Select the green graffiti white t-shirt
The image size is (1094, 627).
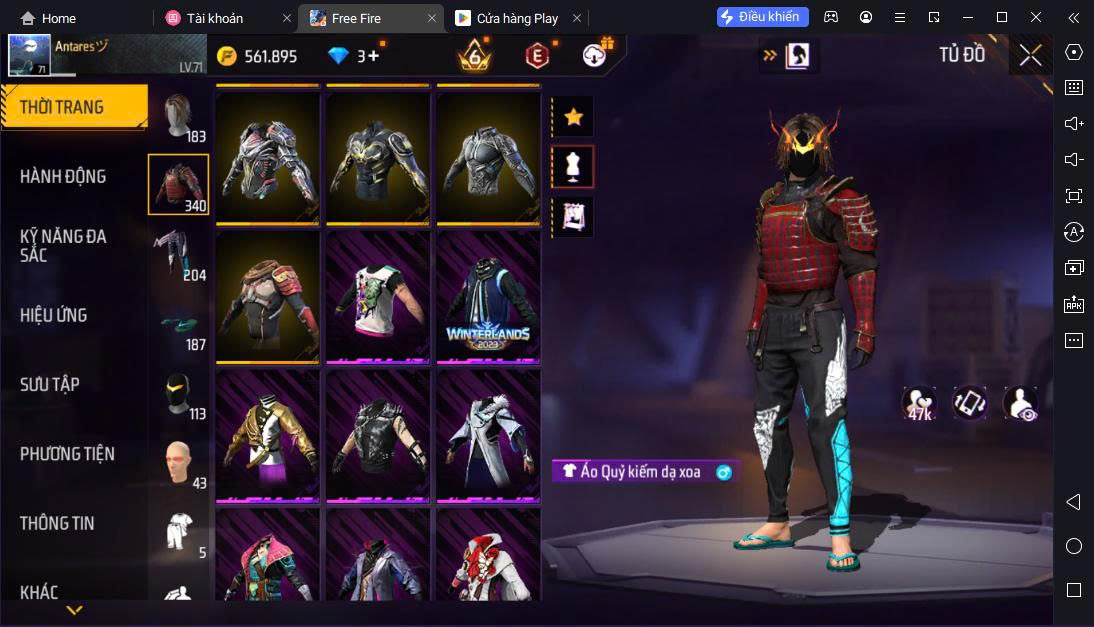pyautogui.click(x=377, y=297)
